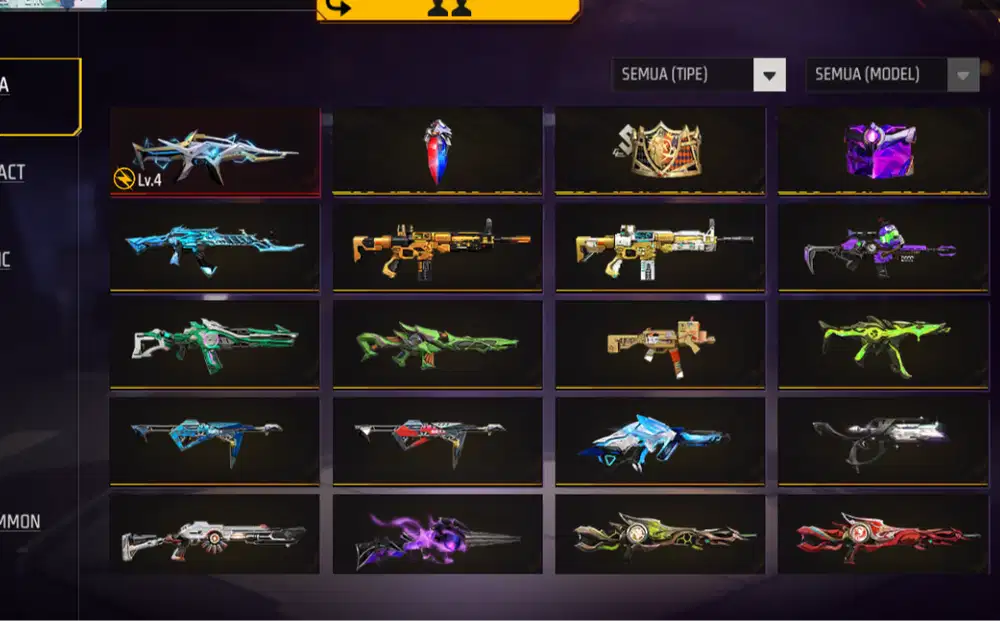Select the golden rifle with orange barrel
This screenshot has width=1000, height=621.
437,247
